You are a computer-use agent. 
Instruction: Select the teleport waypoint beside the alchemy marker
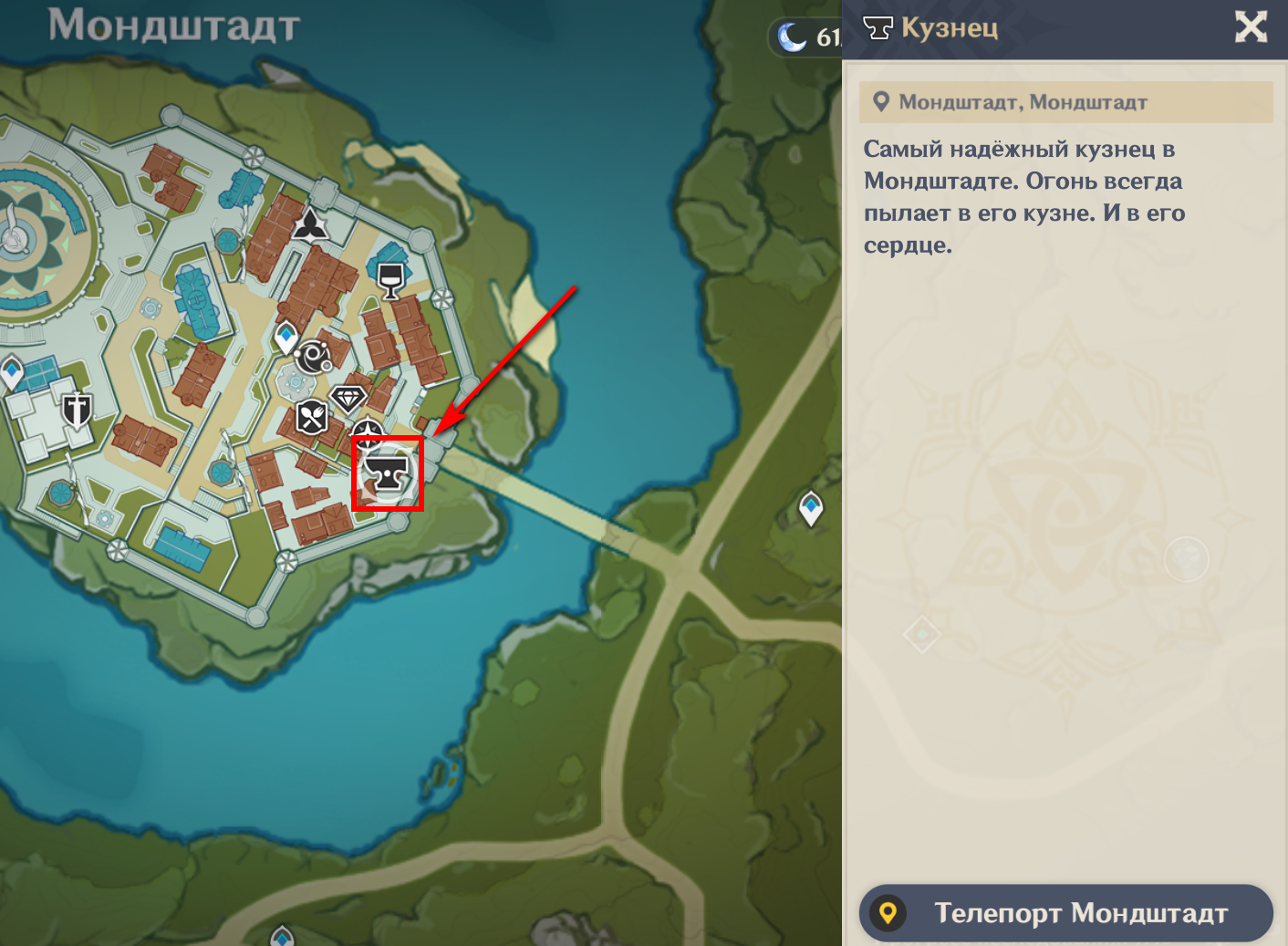point(286,337)
